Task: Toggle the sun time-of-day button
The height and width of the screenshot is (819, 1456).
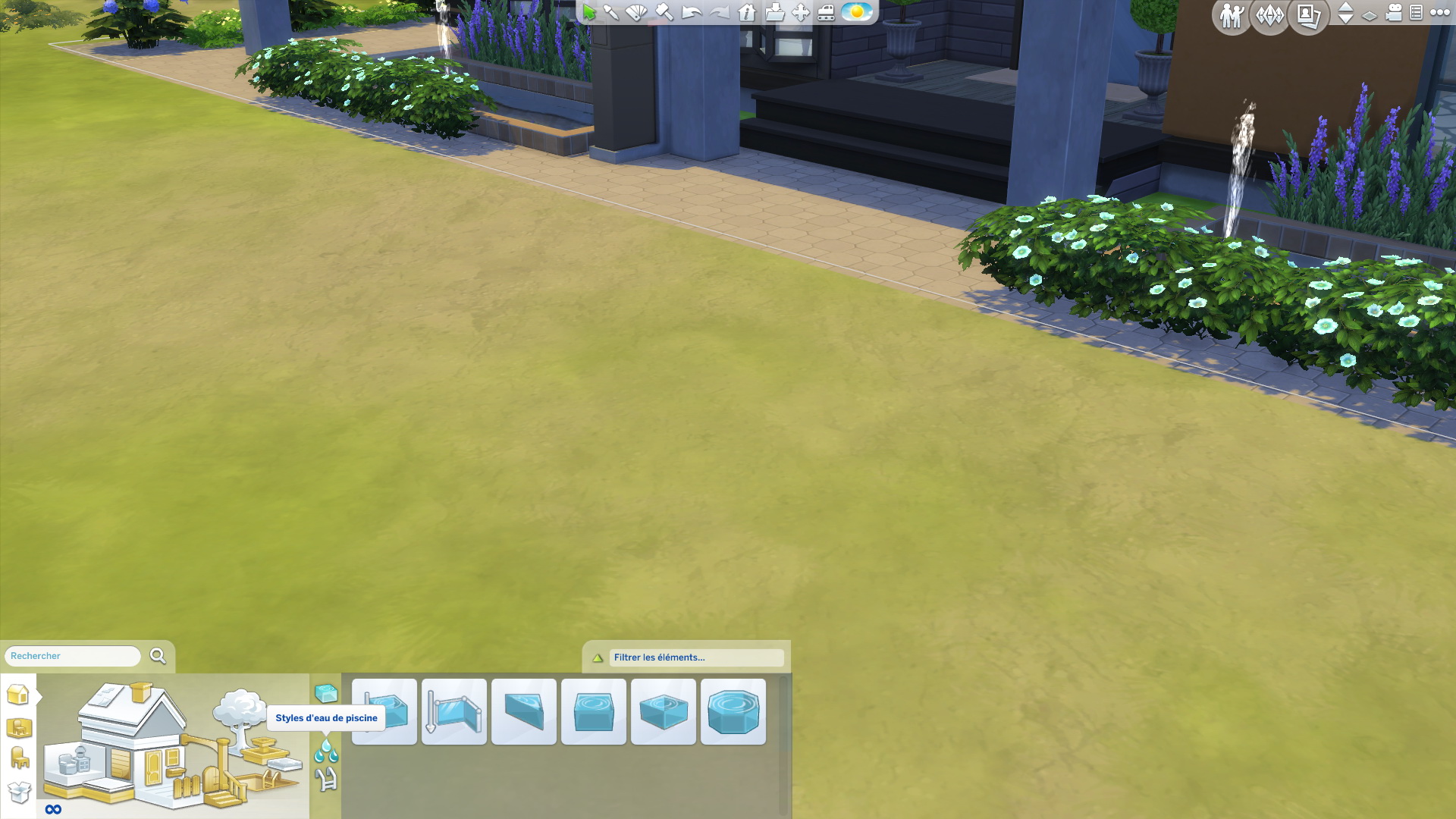Action: [857, 12]
